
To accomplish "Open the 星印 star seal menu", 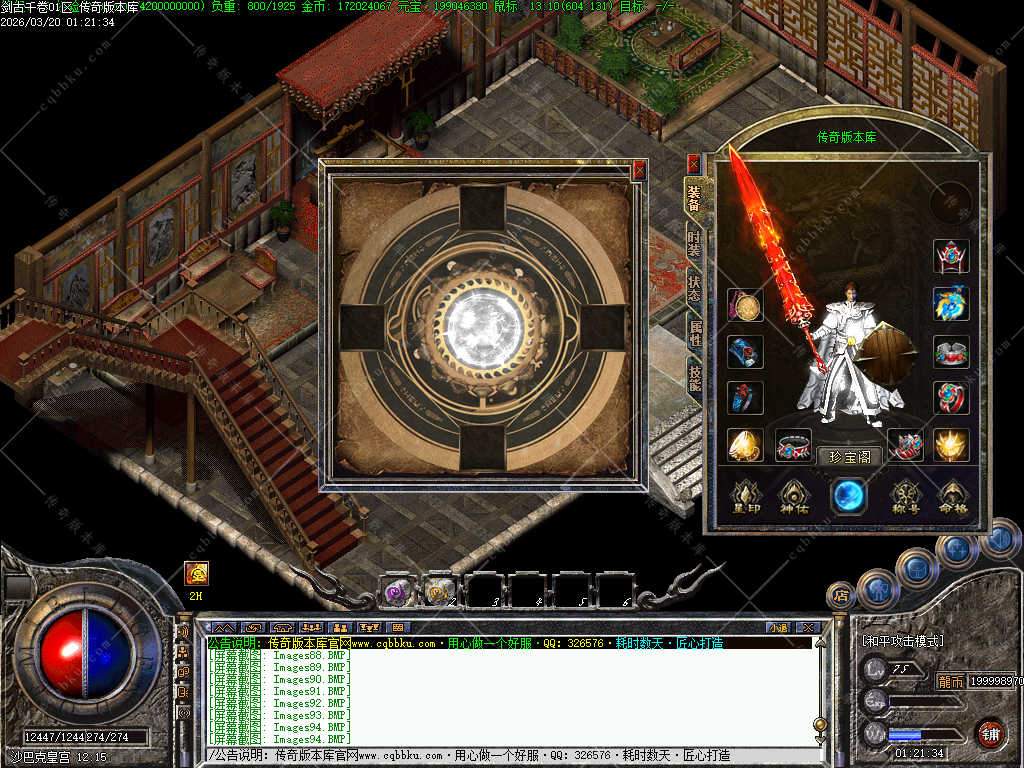I will point(746,496).
